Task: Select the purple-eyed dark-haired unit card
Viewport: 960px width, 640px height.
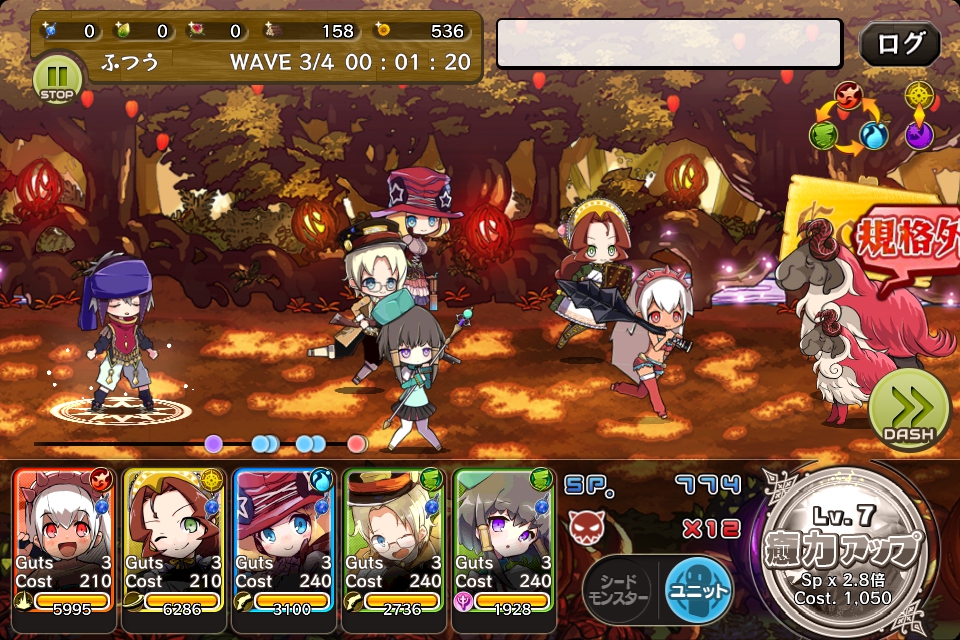Action: coord(503,540)
